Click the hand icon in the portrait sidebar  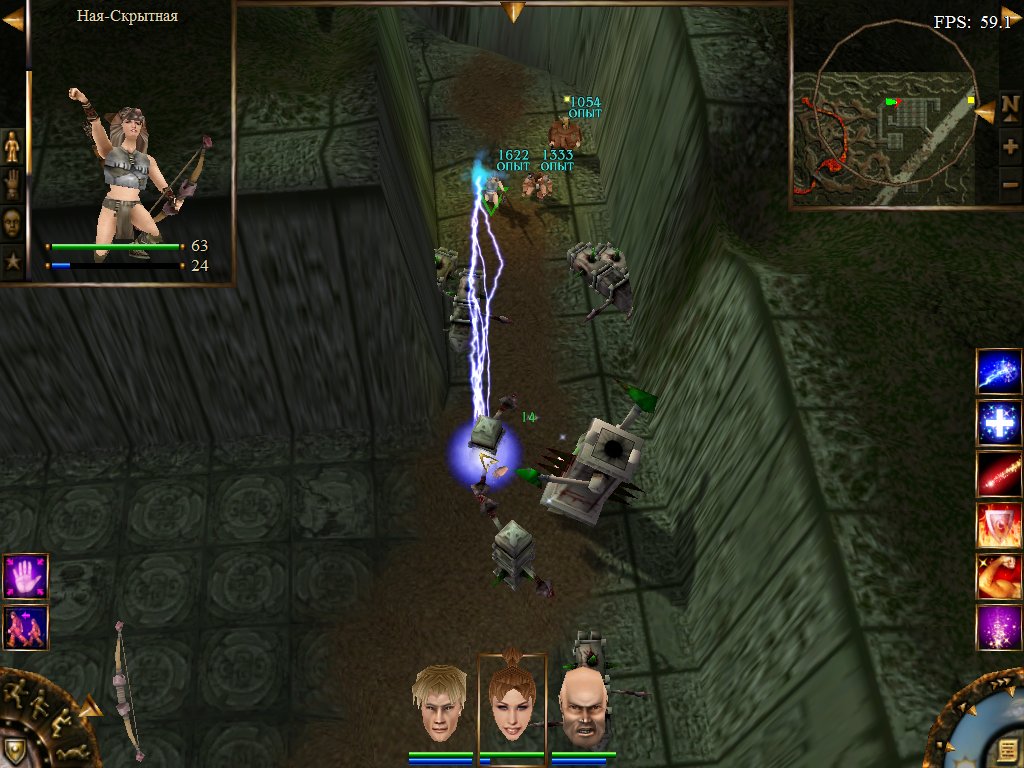(x=12, y=185)
